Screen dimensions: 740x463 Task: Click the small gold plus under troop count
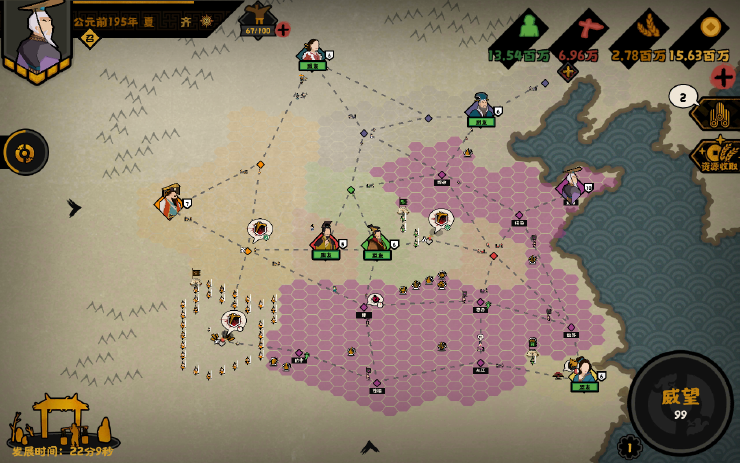click(568, 71)
